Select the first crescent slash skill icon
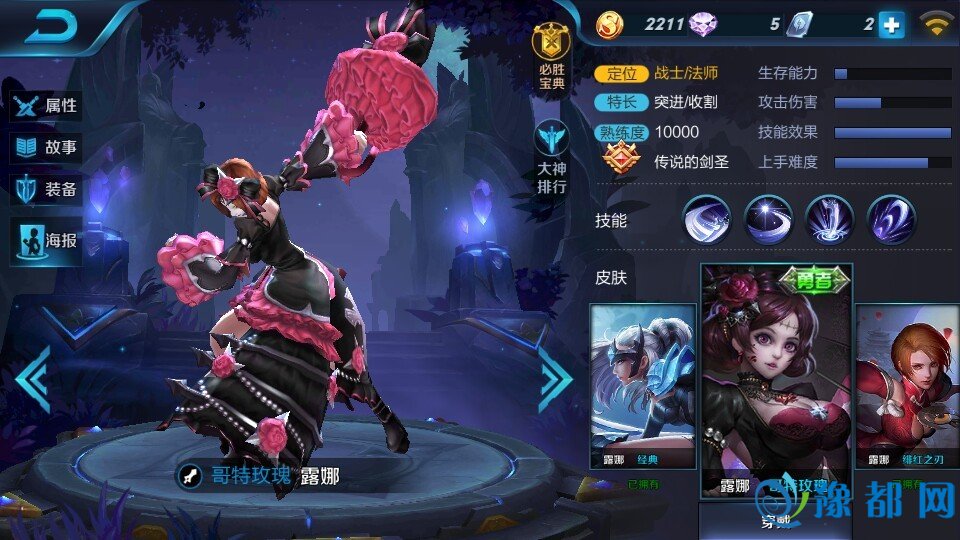 click(x=708, y=220)
